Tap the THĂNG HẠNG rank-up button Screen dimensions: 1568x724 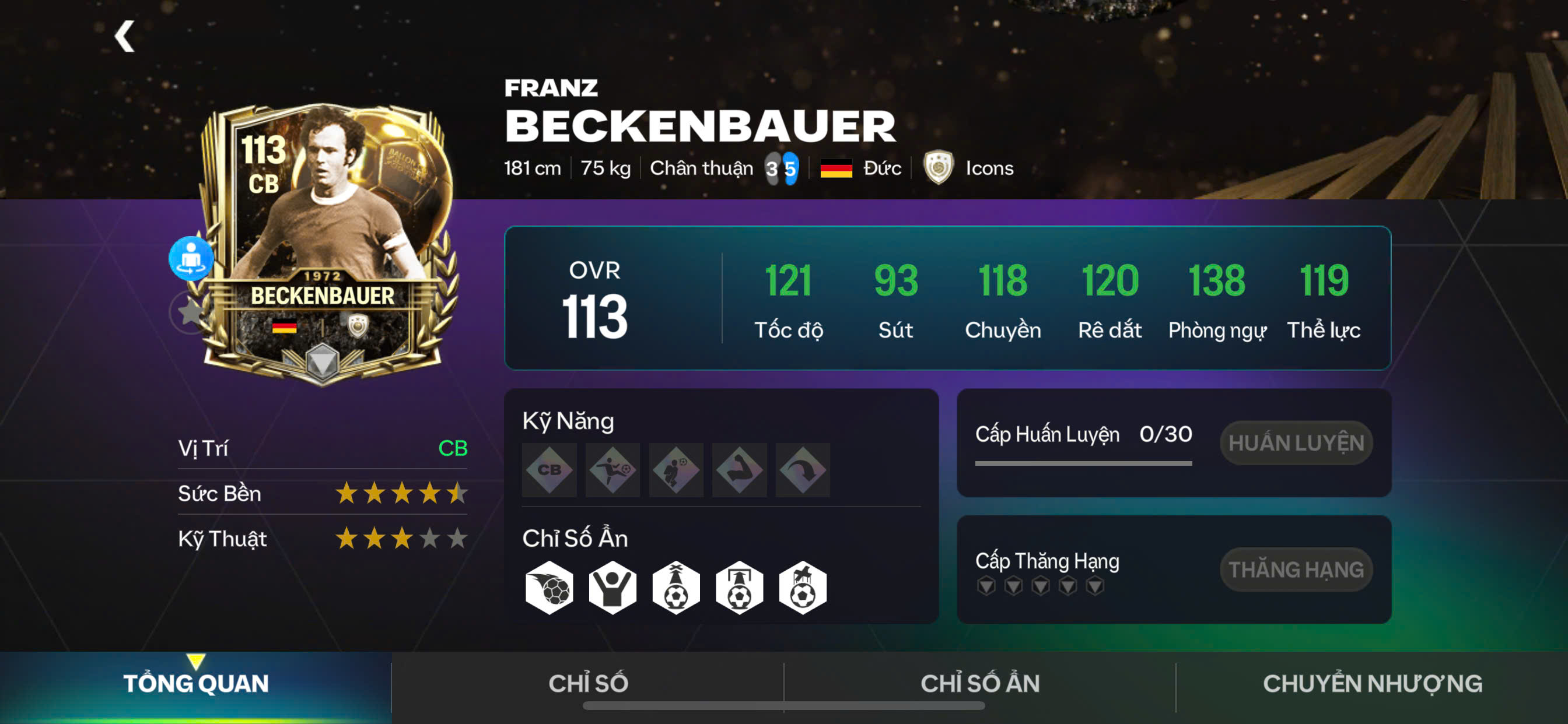1296,570
